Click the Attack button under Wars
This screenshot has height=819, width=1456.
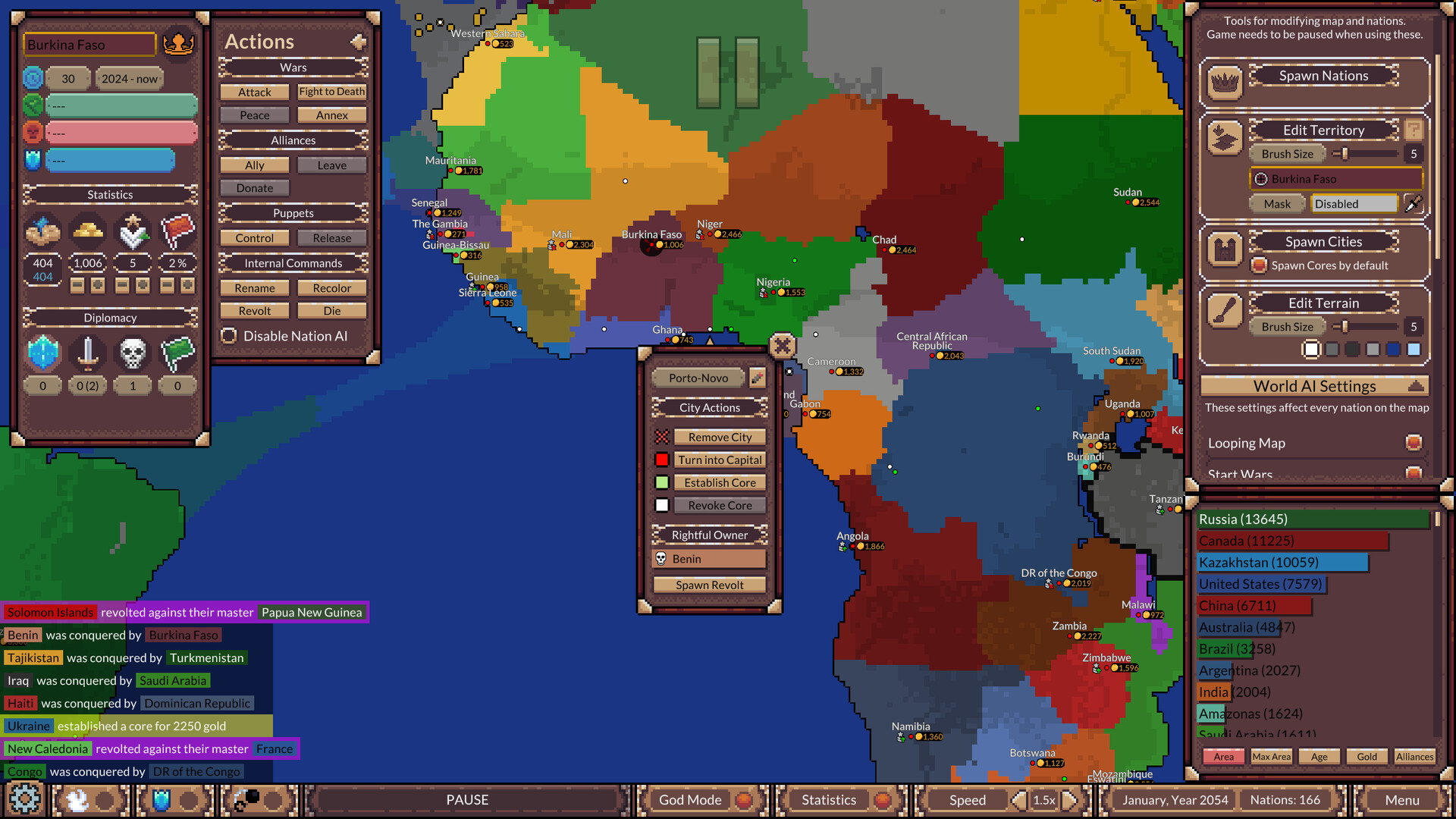point(254,92)
